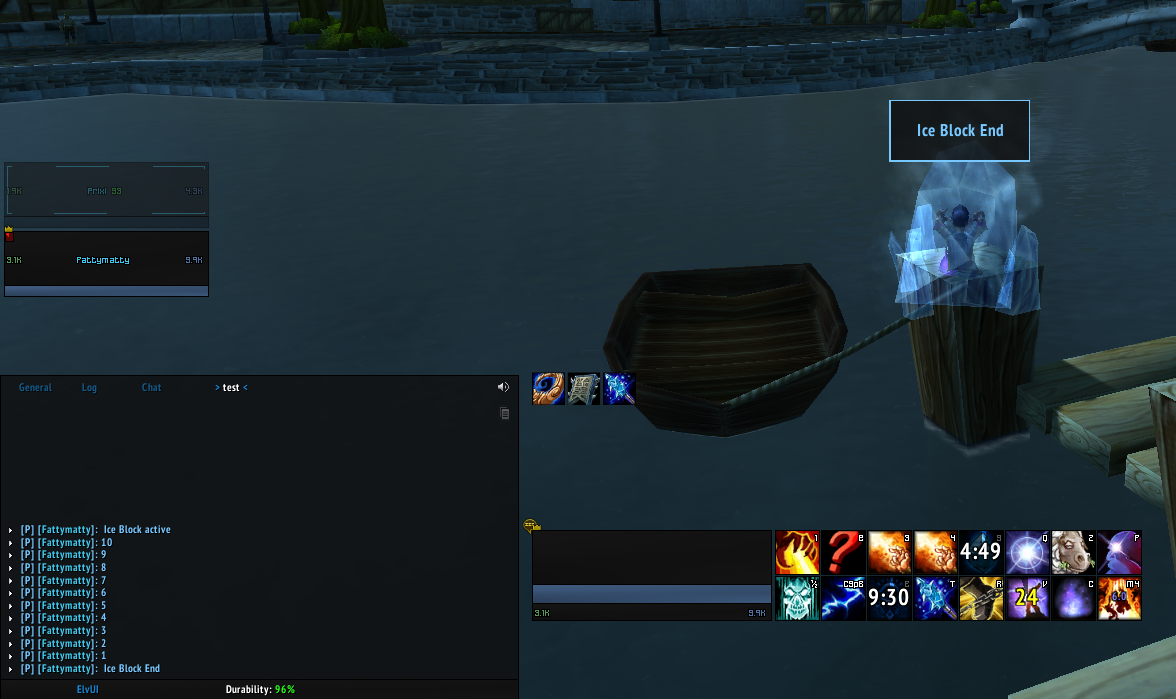The width and height of the screenshot is (1176, 699).
Task: Activate the glowing skull ability
Action: [797, 598]
